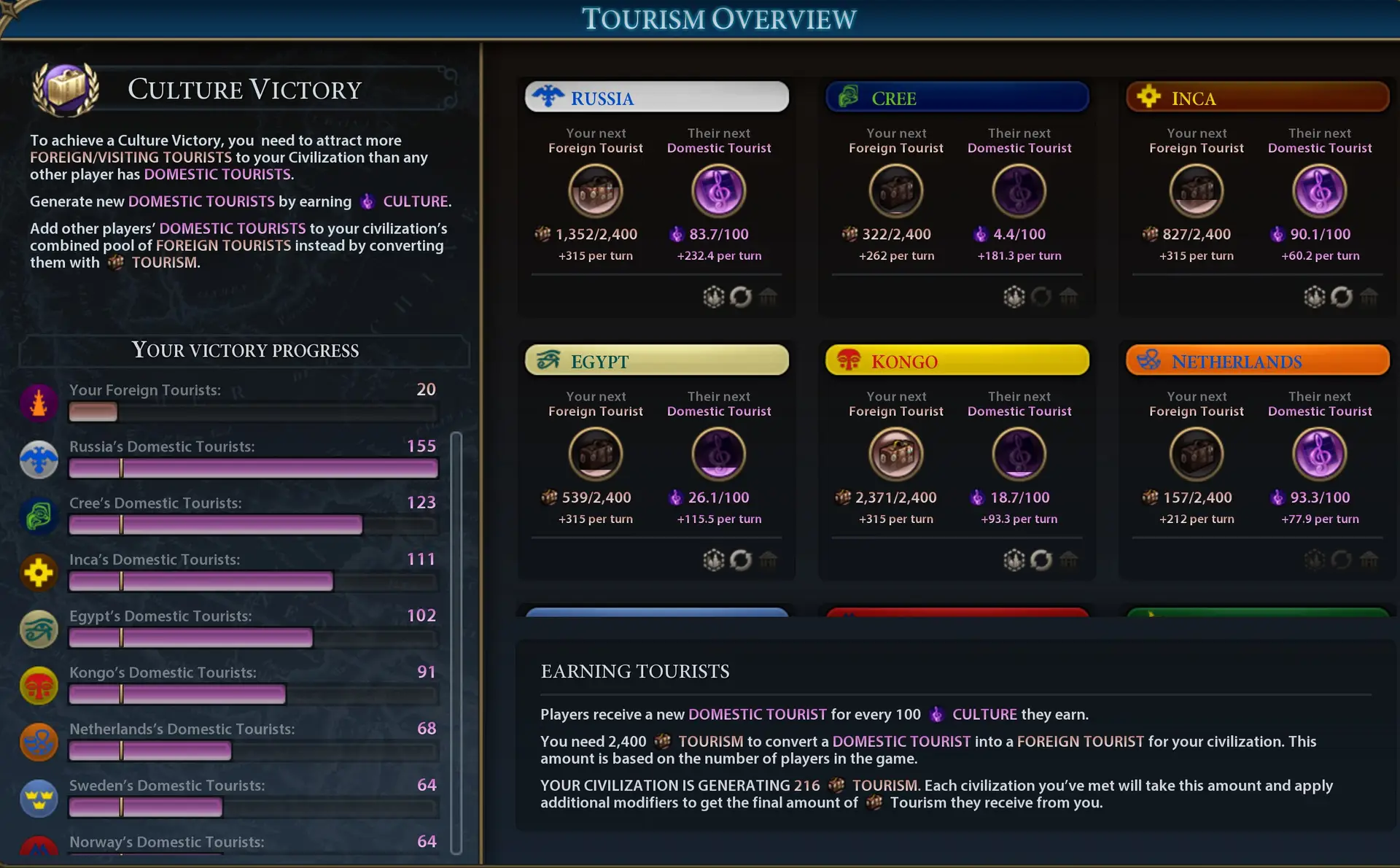Screen dimensions: 1400x868
Task: Click Russia's Domestic Tourists progress bar
Action: 253,468
